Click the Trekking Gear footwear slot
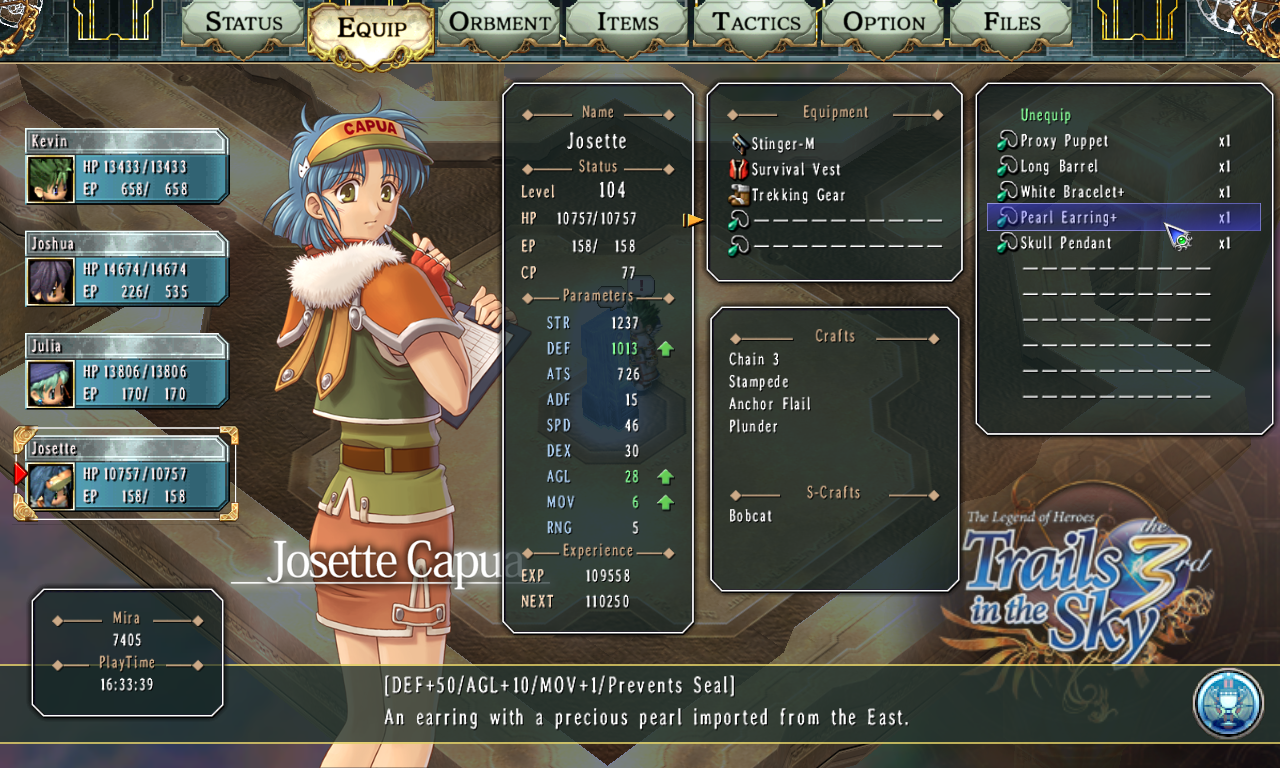Image resolution: width=1280 pixels, height=768 pixels. [798, 196]
